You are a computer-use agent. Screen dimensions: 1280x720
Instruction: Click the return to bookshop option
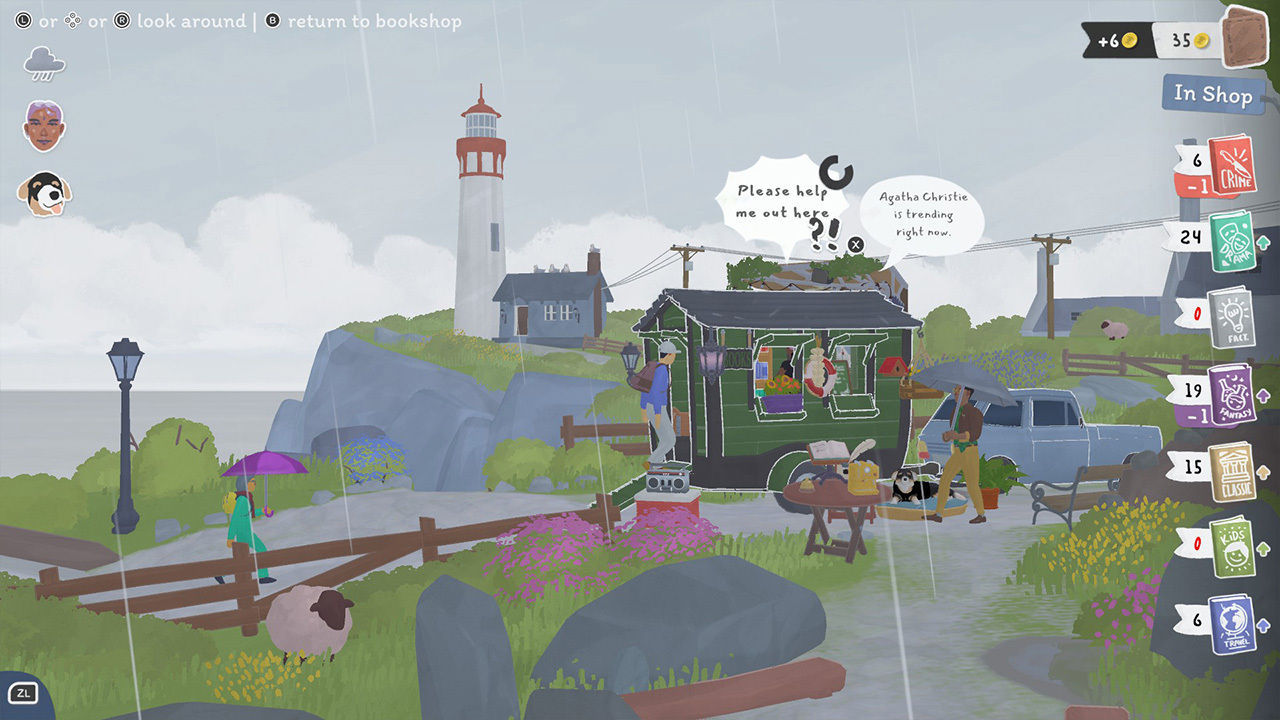(375, 21)
